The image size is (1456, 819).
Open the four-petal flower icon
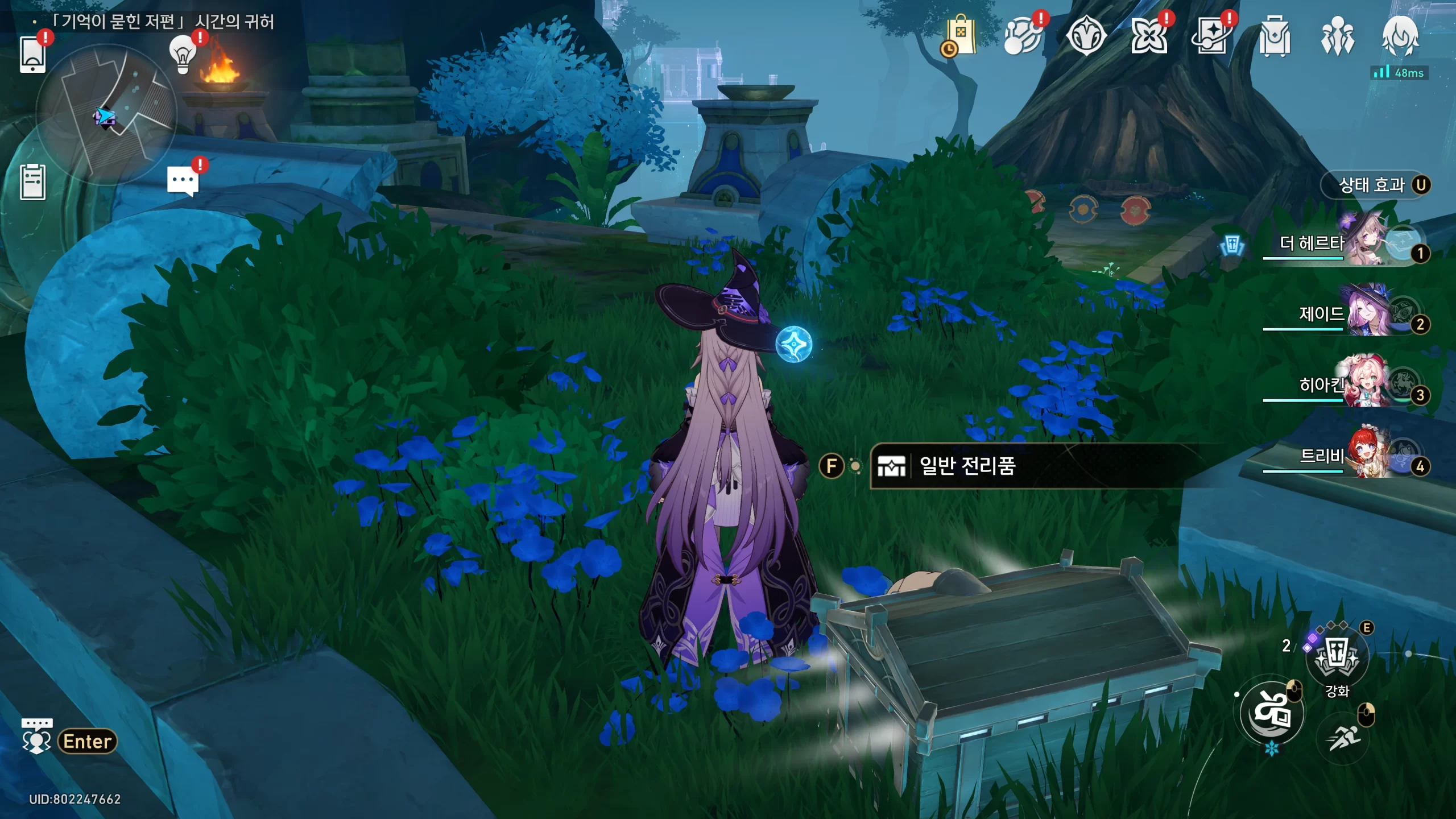click(1149, 36)
